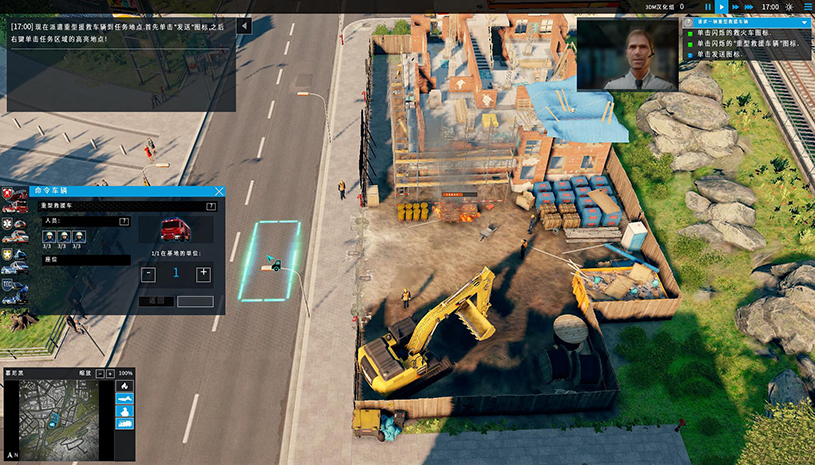
Task: Pause the game simulation
Action: (x=708, y=6)
